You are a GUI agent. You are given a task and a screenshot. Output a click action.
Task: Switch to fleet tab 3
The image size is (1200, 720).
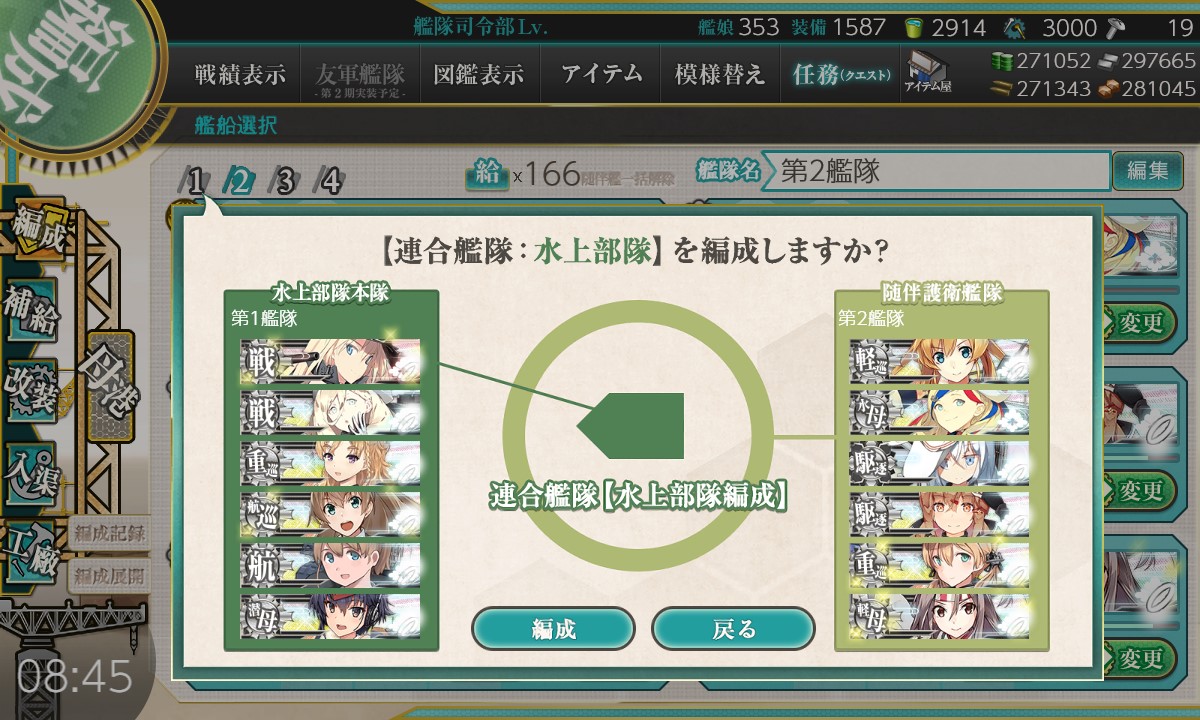pos(285,181)
